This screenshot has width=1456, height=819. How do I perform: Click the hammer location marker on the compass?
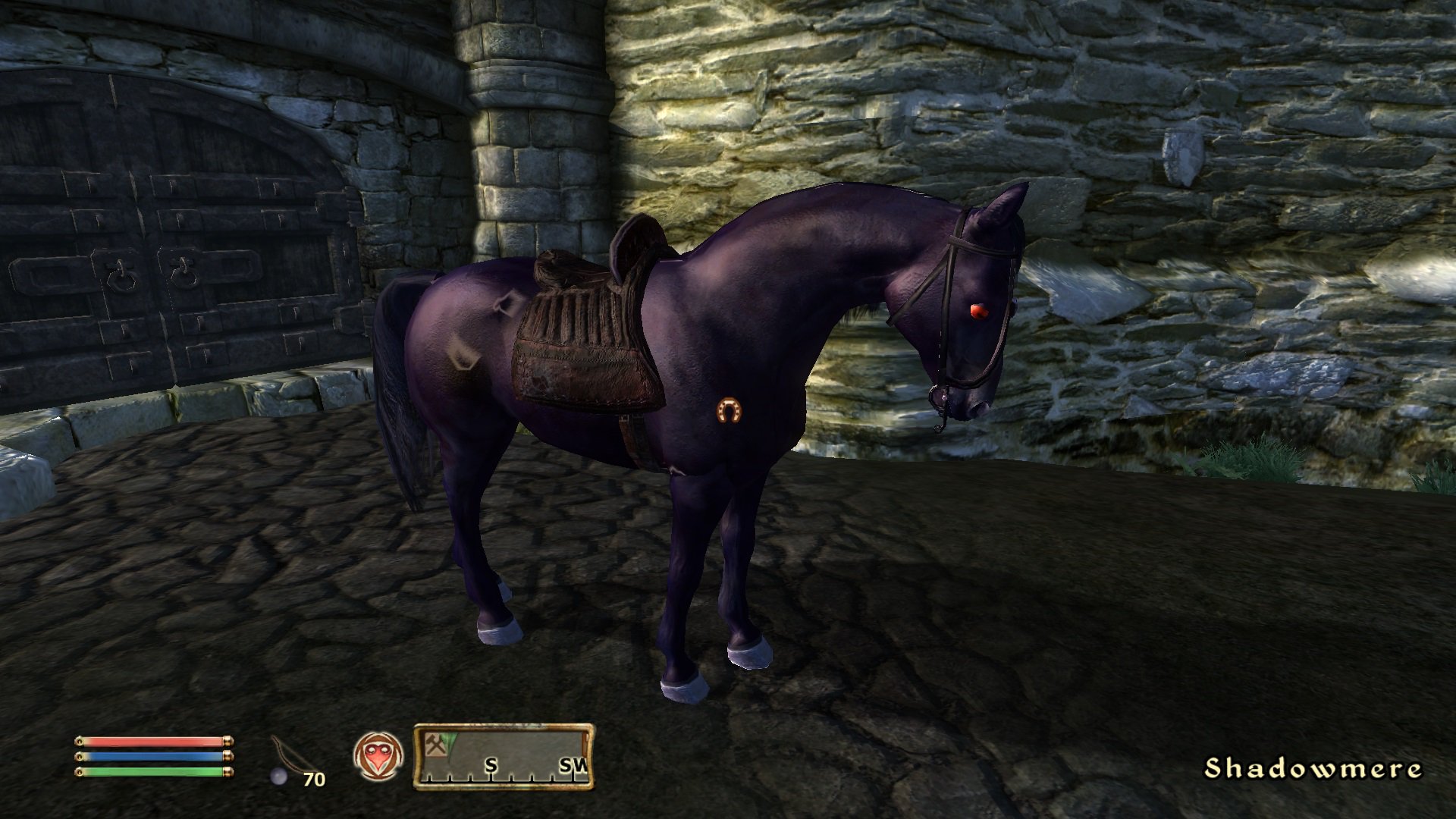pyautogui.click(x=436, y=746)
